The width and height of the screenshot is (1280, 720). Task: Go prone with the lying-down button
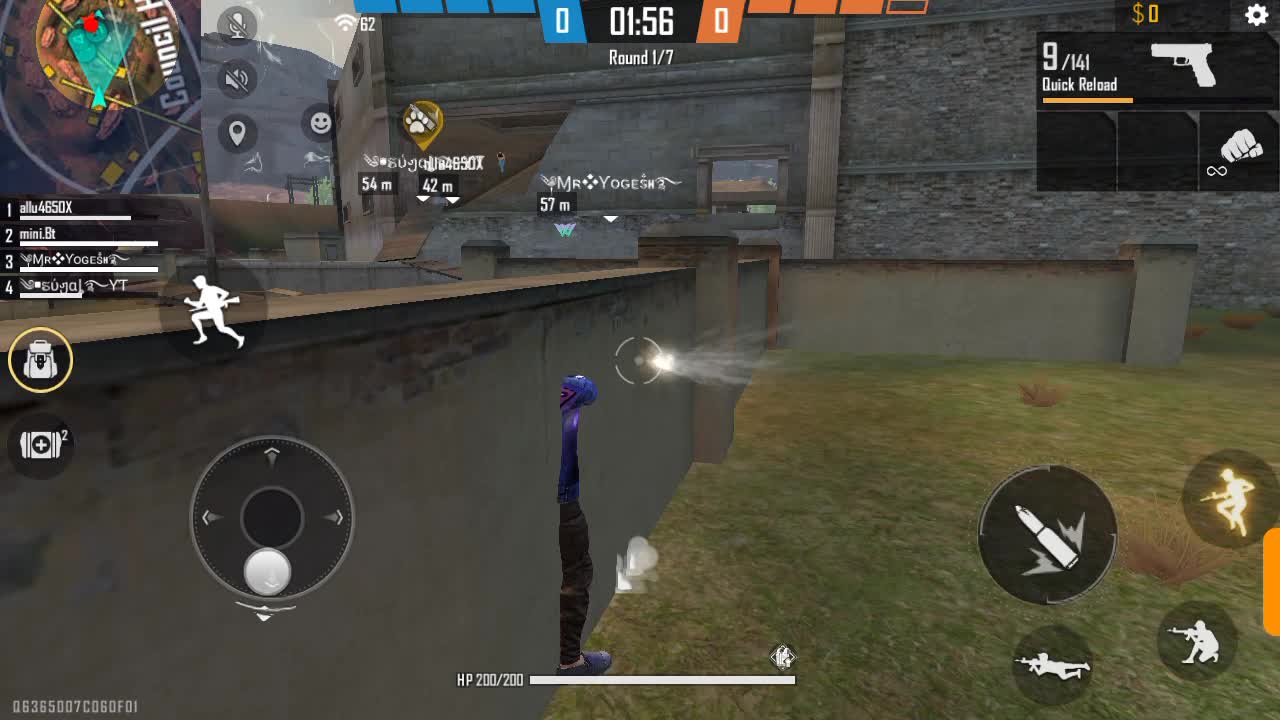point(1052,663)
